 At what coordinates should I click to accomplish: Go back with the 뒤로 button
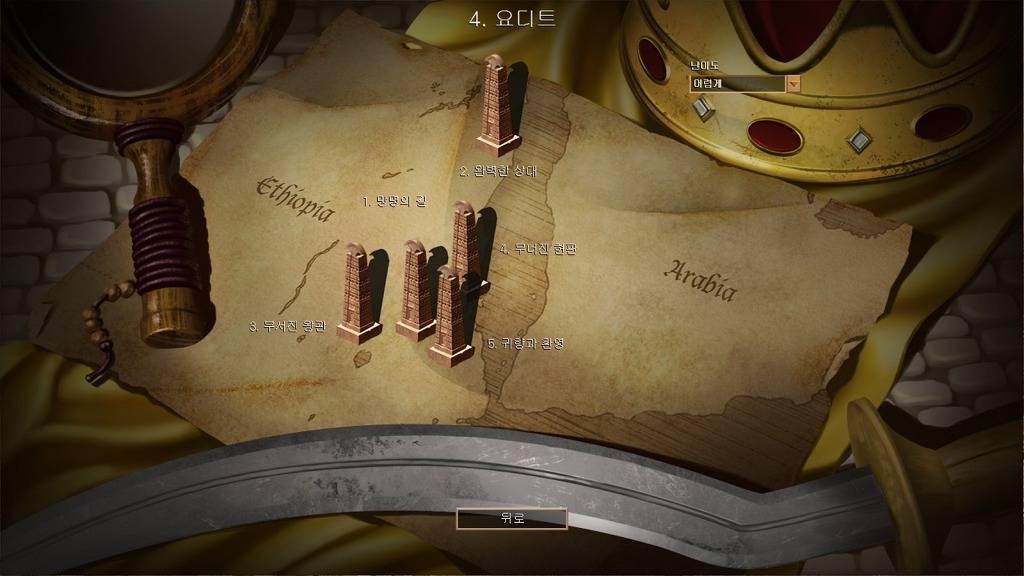pos(511,518)
